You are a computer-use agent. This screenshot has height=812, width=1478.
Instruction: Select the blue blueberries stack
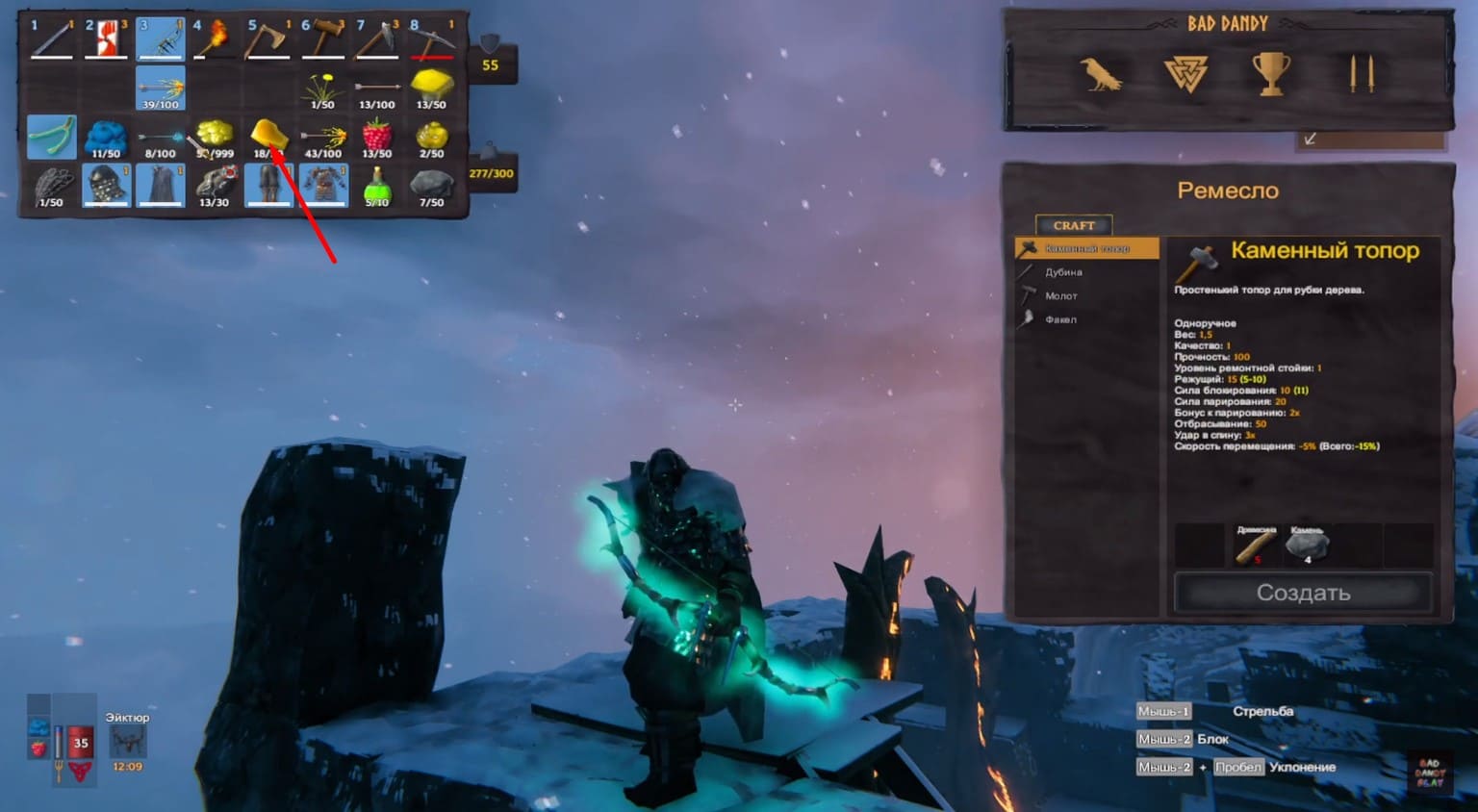106,138
